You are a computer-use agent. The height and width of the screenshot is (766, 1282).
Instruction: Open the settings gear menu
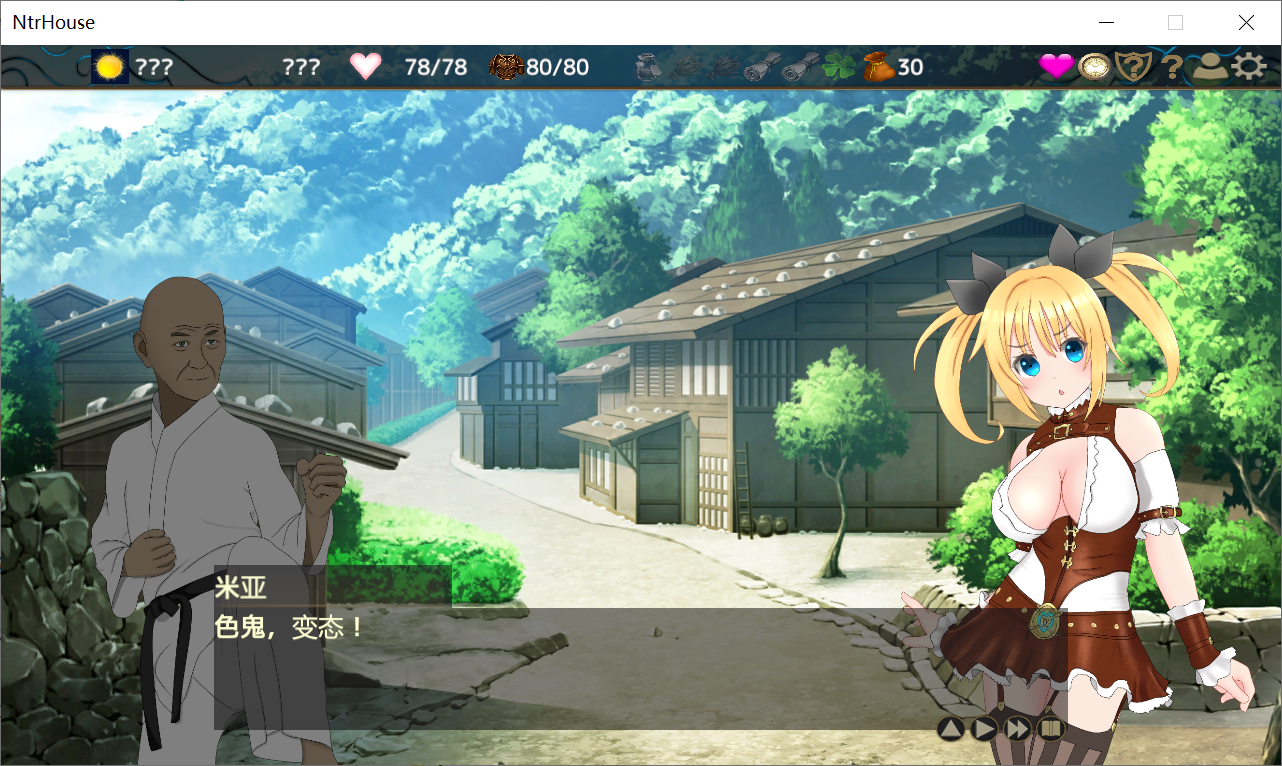tap(1248, 67)
